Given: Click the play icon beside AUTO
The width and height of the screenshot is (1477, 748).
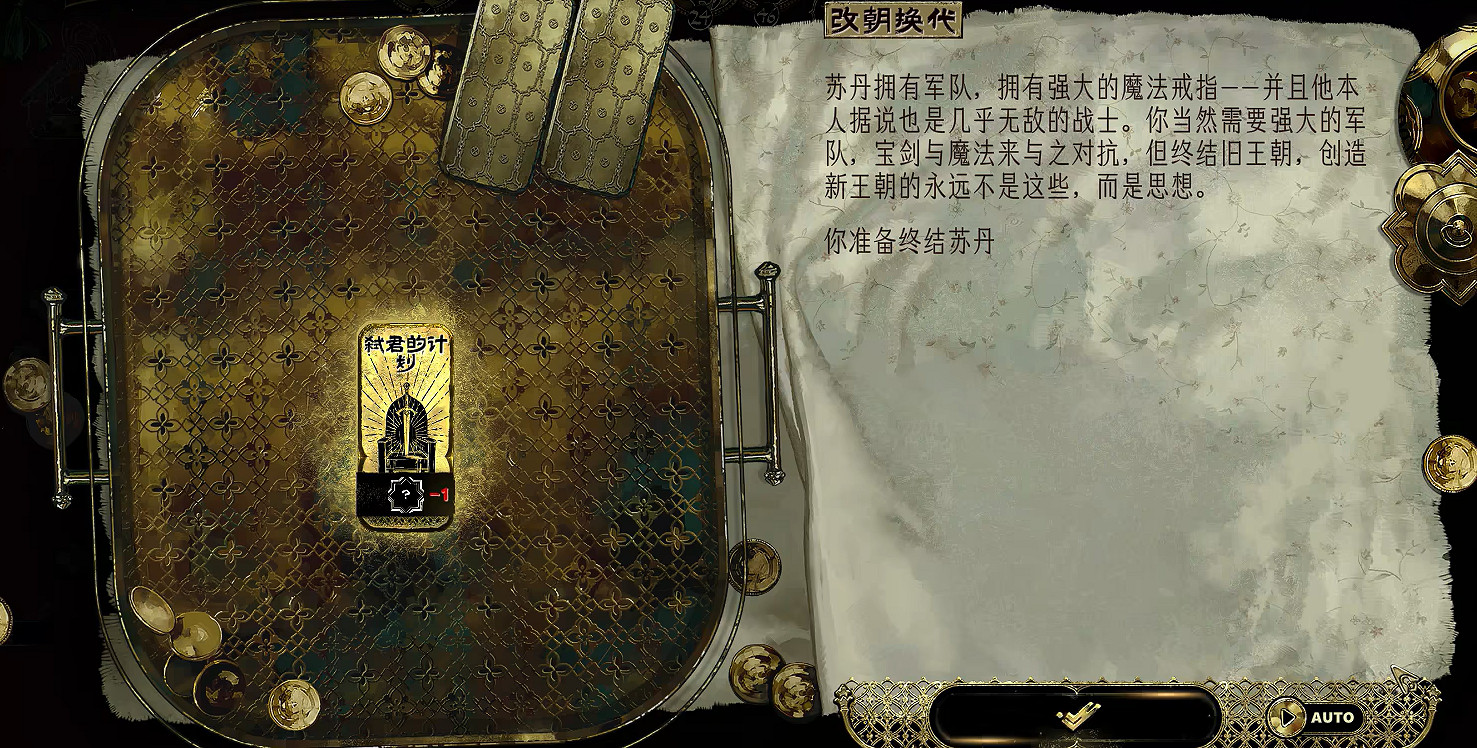Looking at the screenshot, I should click(1289, 716).
